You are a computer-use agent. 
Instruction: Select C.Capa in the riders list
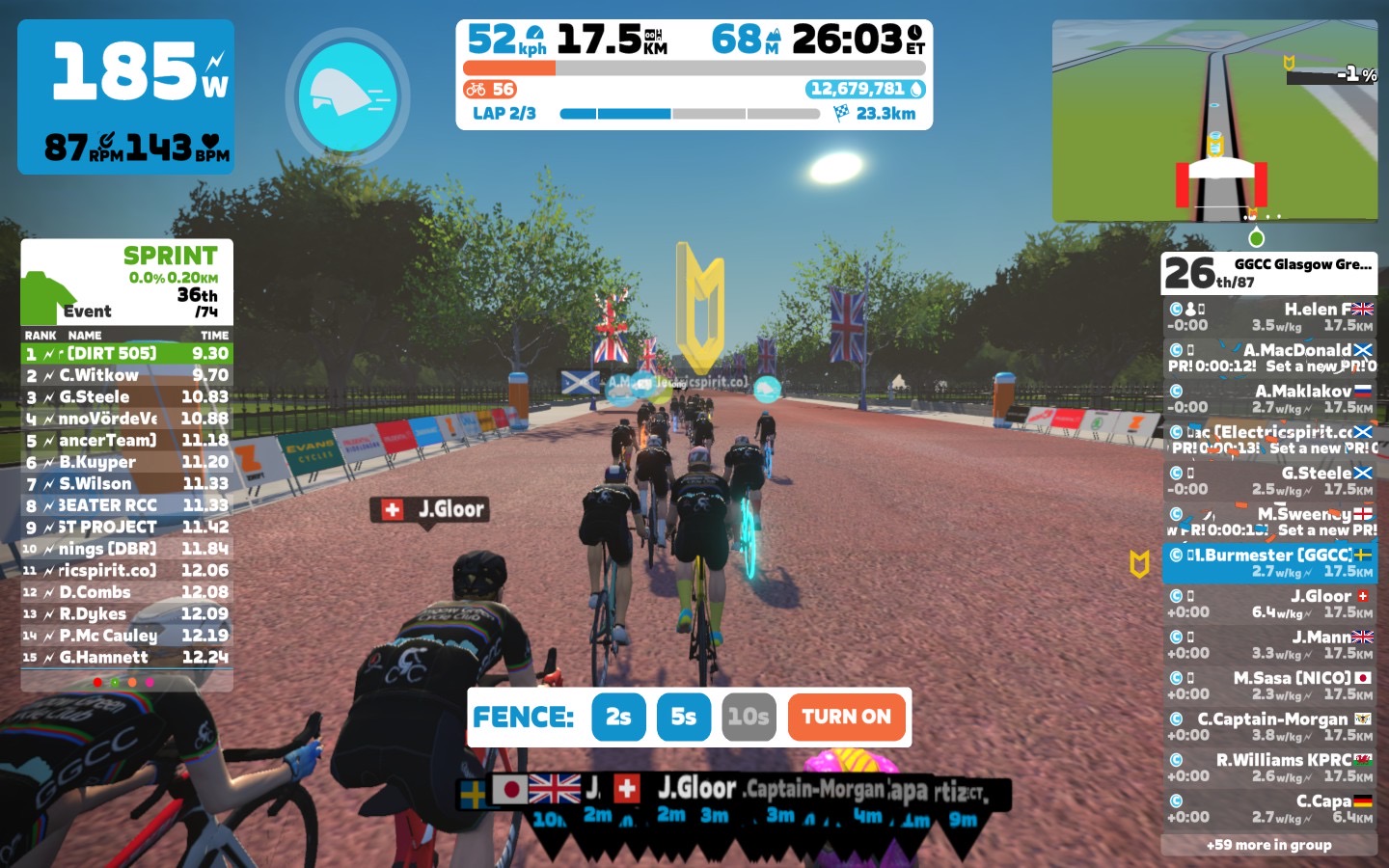click(1269, 809)
